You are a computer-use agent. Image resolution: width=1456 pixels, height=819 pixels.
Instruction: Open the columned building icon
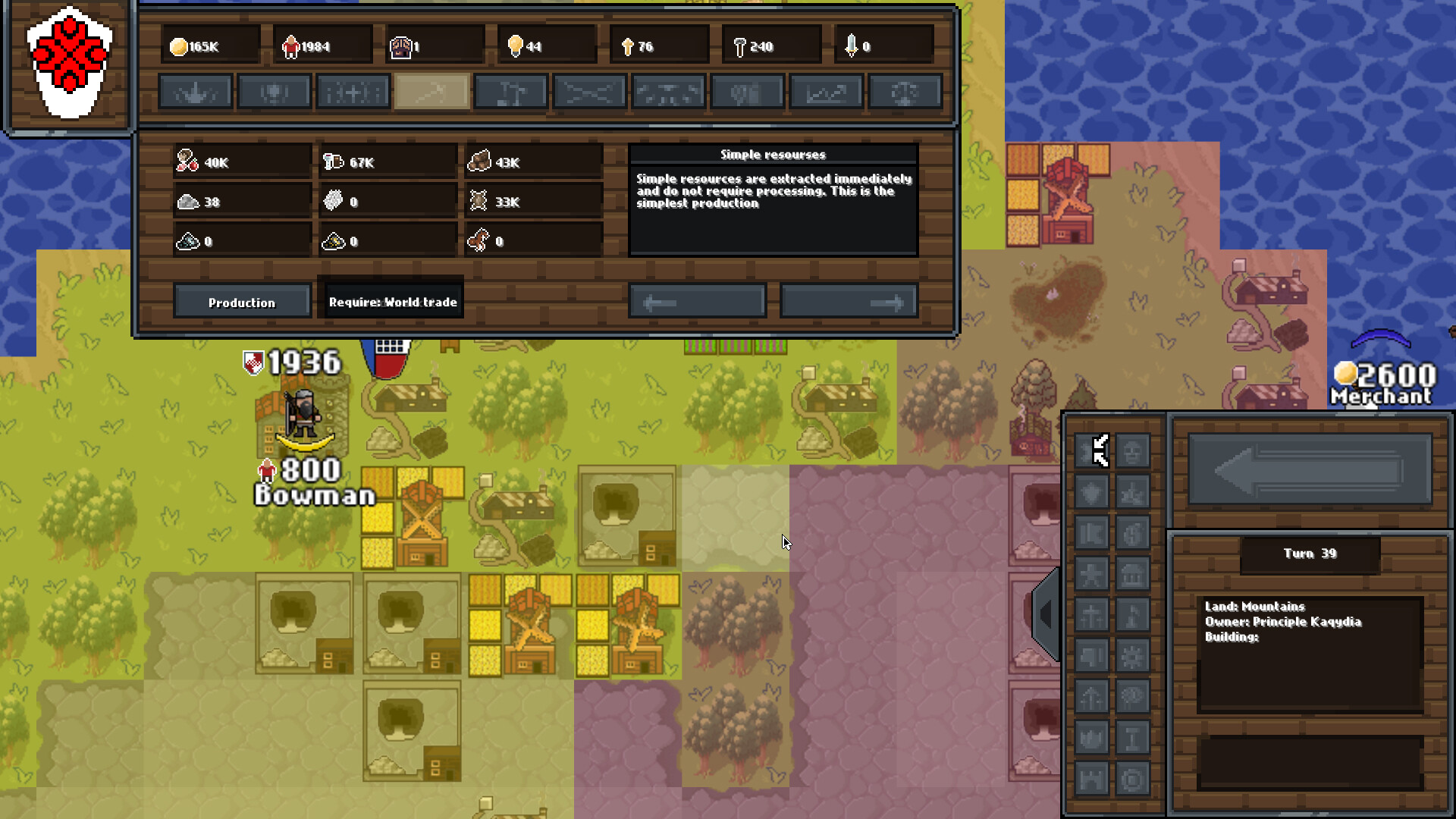[1132, 575]
